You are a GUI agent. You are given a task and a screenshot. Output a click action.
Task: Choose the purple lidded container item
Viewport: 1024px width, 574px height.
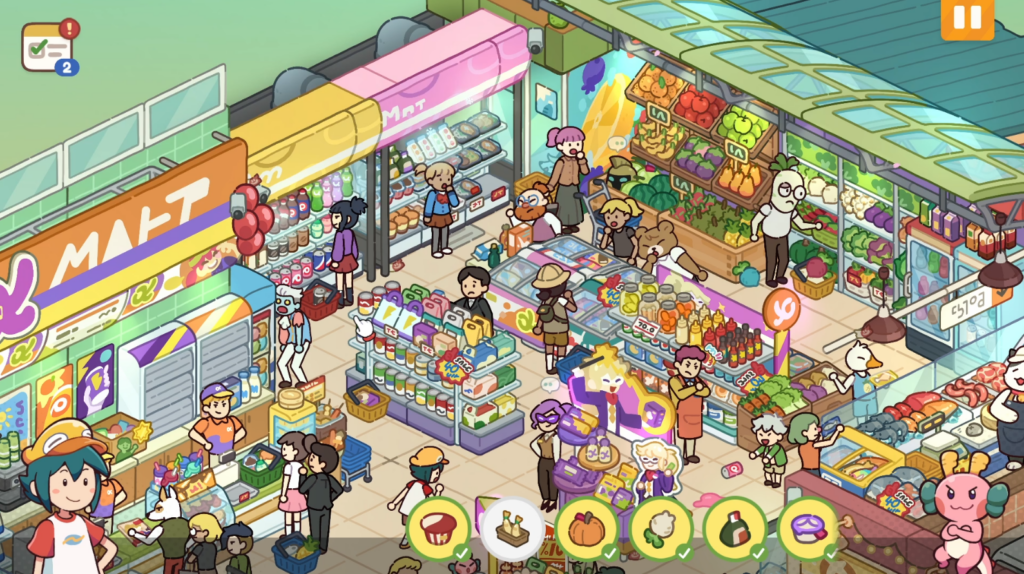coord(808,528)
